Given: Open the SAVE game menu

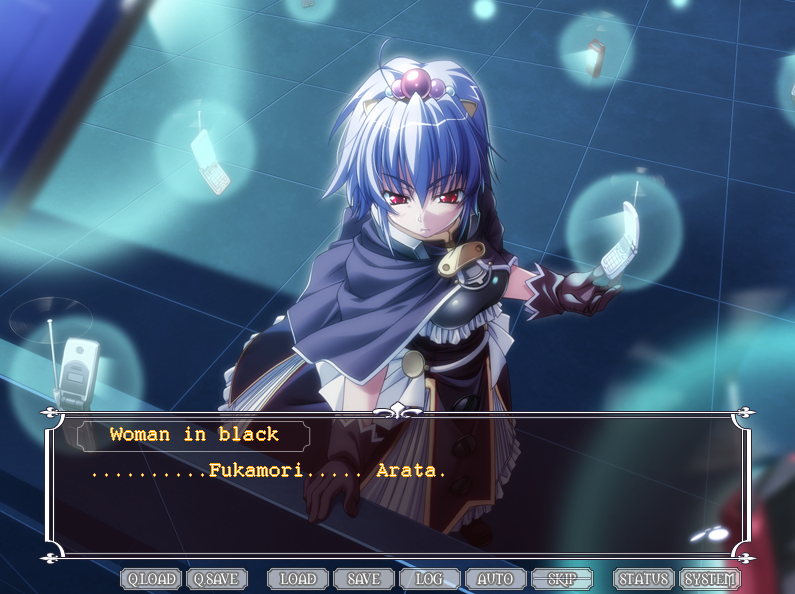Looking at the screenshot, I should click(x=364, y=579).
